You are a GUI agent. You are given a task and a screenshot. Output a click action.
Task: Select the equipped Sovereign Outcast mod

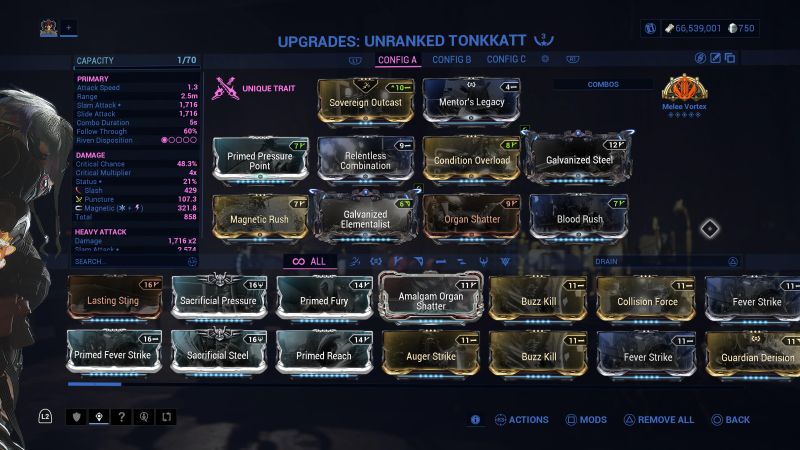tap(365, 102)
